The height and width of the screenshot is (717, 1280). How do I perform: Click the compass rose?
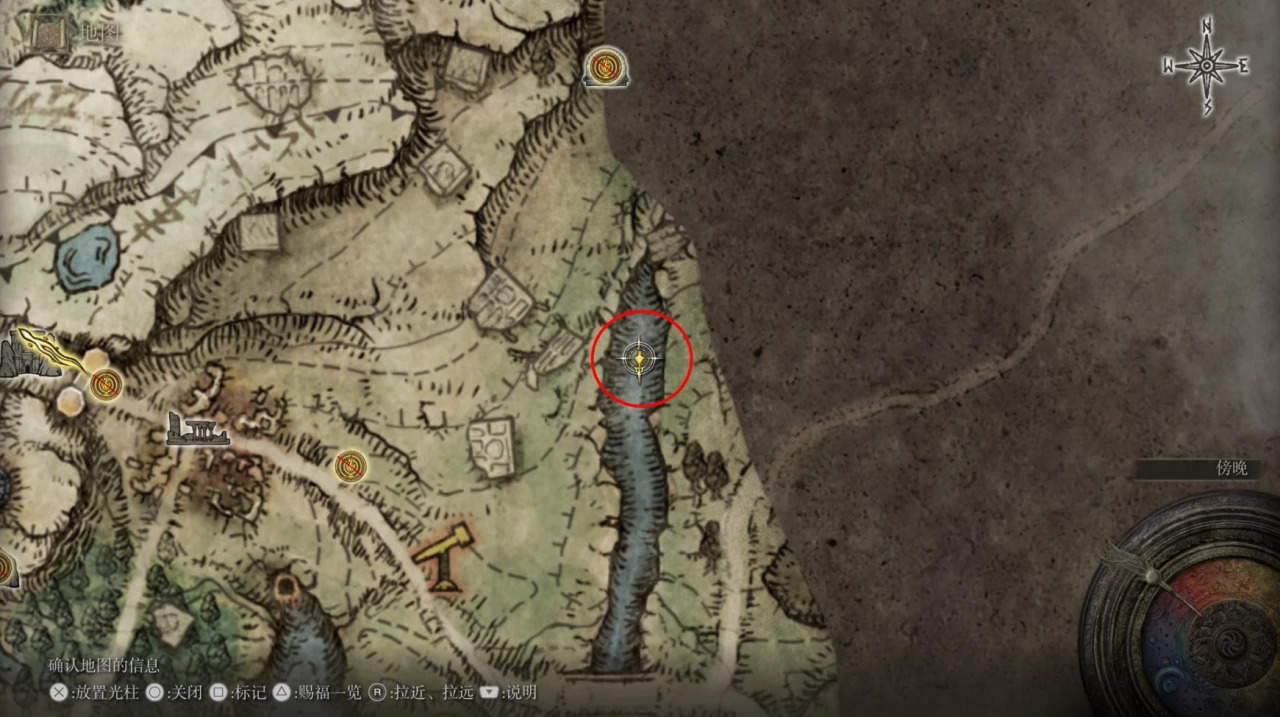click(x=1206, y=67)
